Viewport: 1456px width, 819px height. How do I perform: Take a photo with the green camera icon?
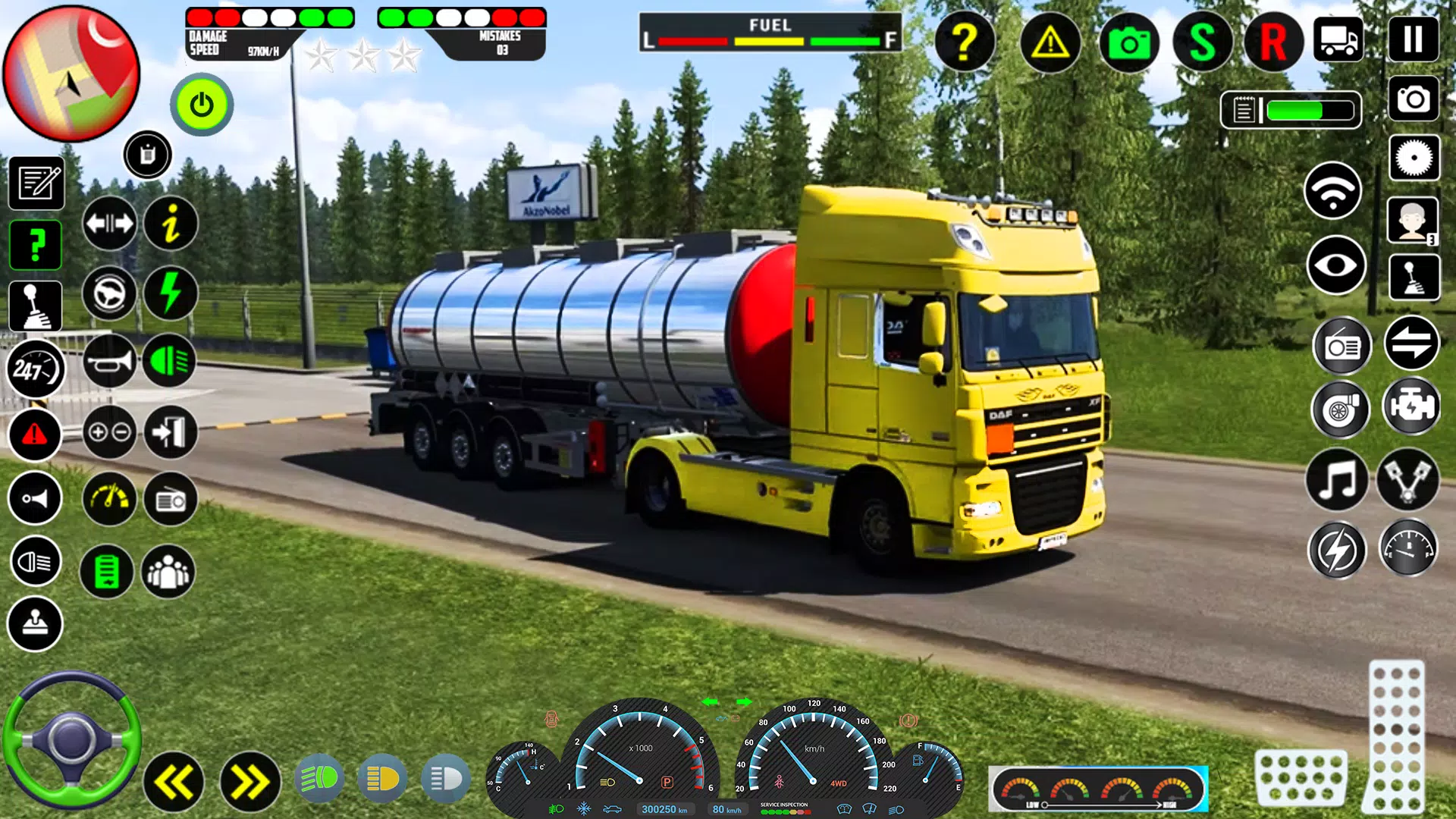click(x=1128, y=43)
